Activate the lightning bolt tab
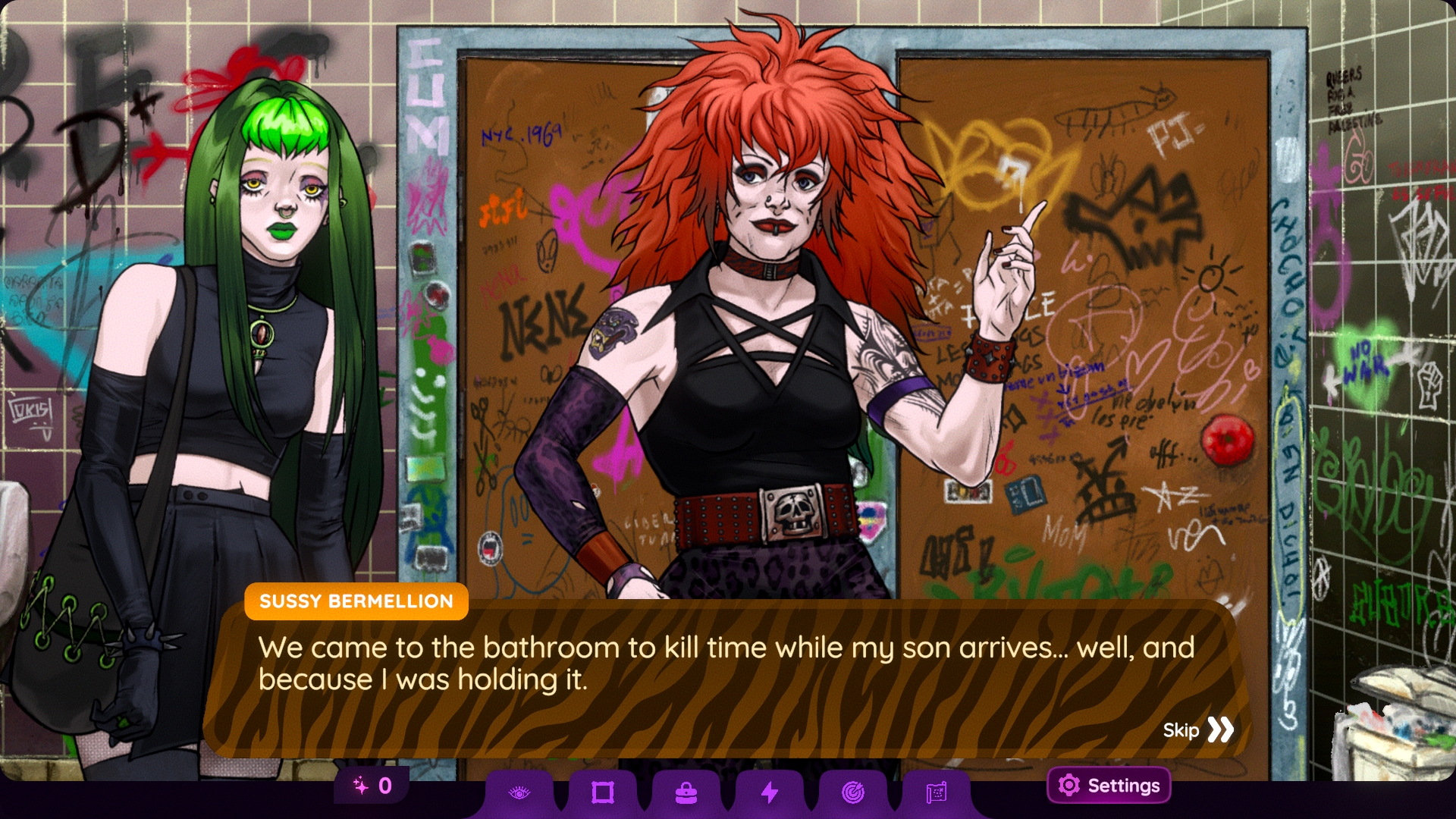This screenshot has height=819, width=1456. click(x=770, y=793)
